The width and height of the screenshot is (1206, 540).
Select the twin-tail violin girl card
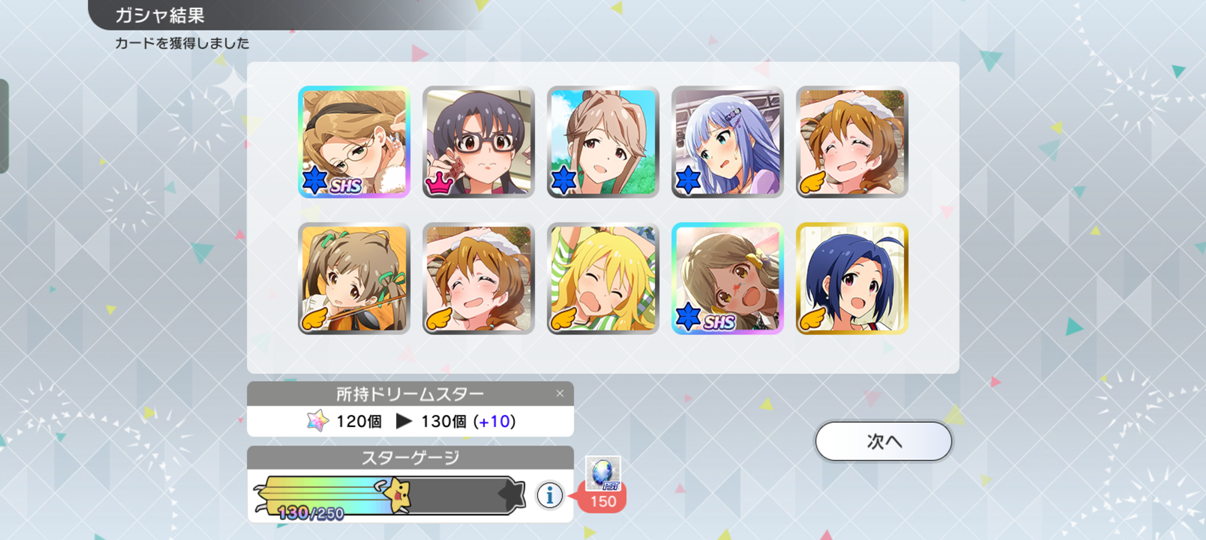tap(354, 278)
